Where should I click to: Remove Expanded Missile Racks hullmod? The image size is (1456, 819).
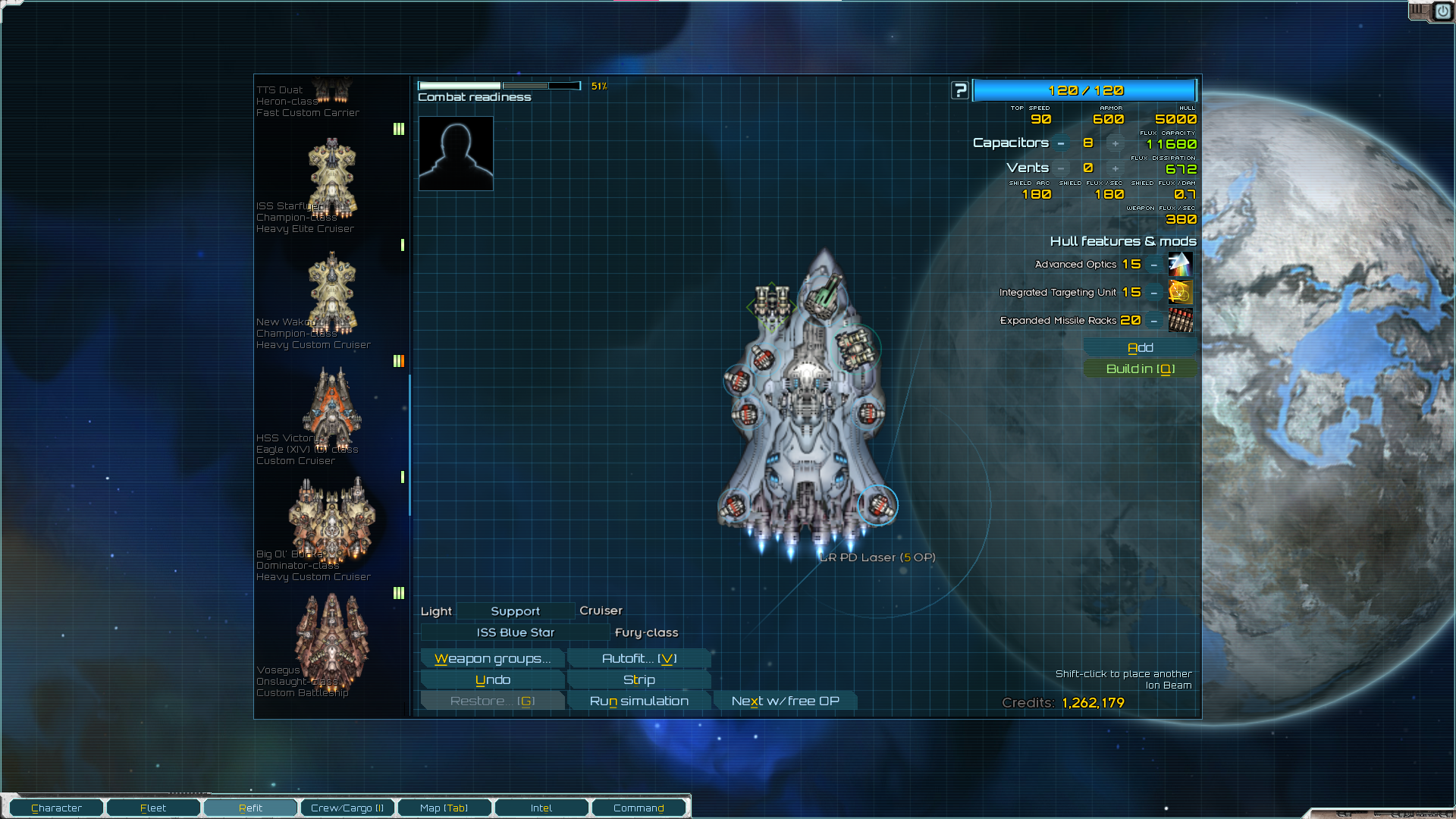tap(1153, 321)
